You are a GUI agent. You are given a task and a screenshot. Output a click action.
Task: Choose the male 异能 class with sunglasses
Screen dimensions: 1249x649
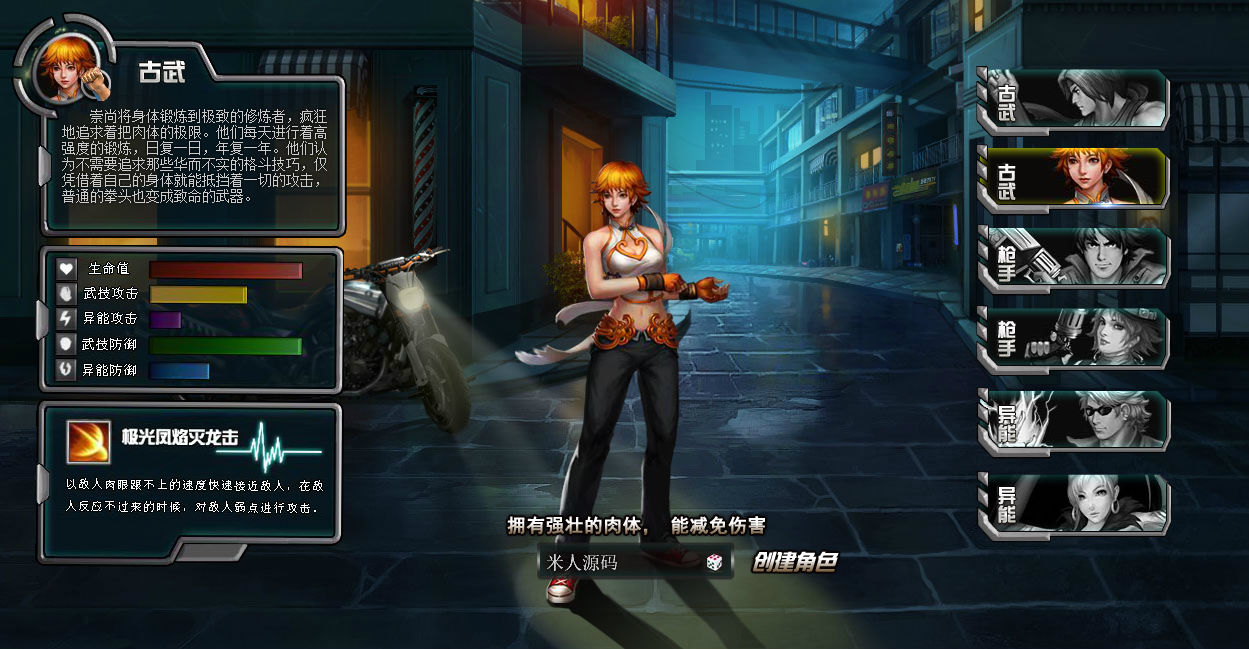tap(1073, 420)
